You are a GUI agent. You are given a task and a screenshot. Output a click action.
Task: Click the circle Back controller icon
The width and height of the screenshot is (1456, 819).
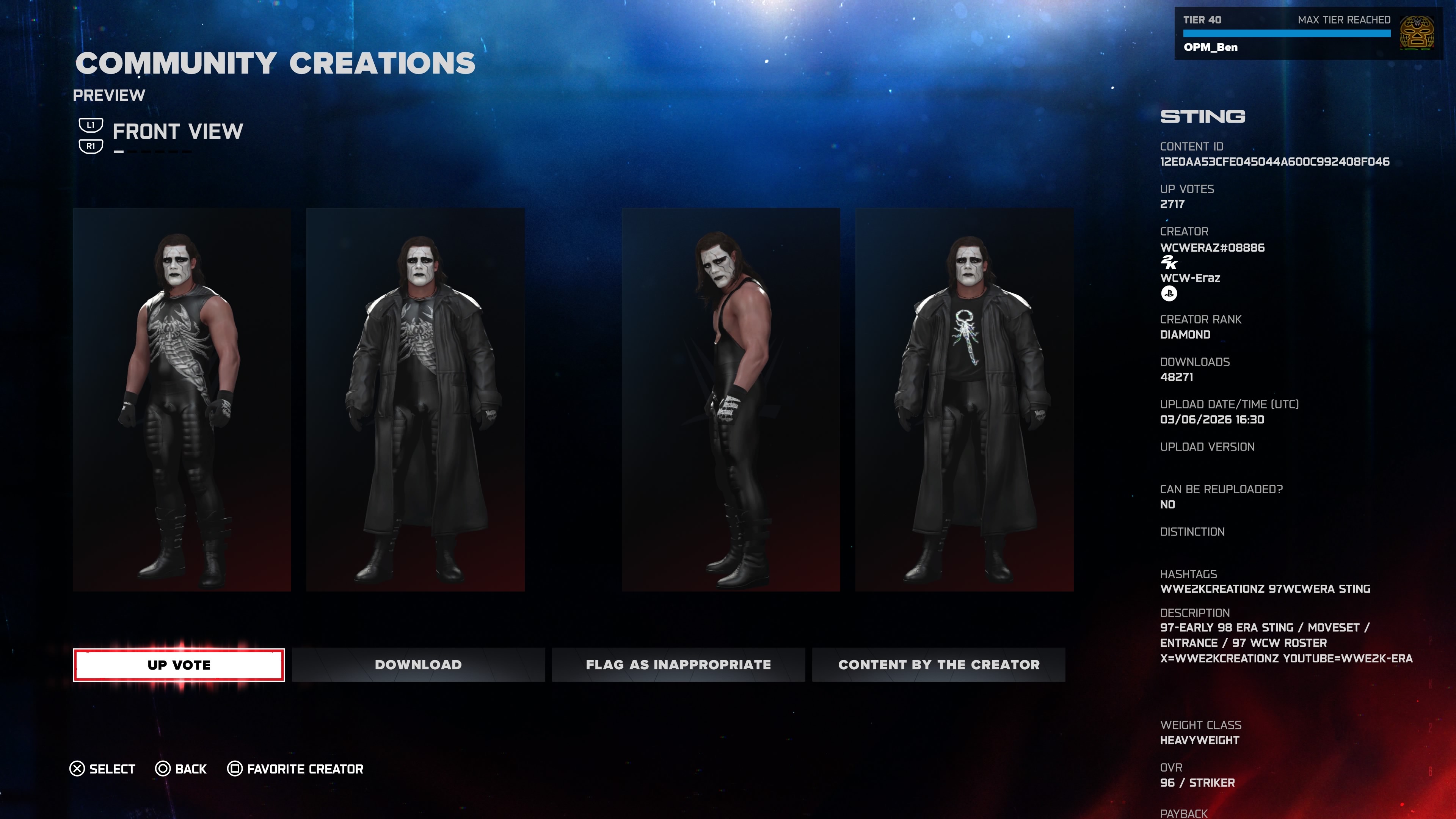click(x=163, y=768)
